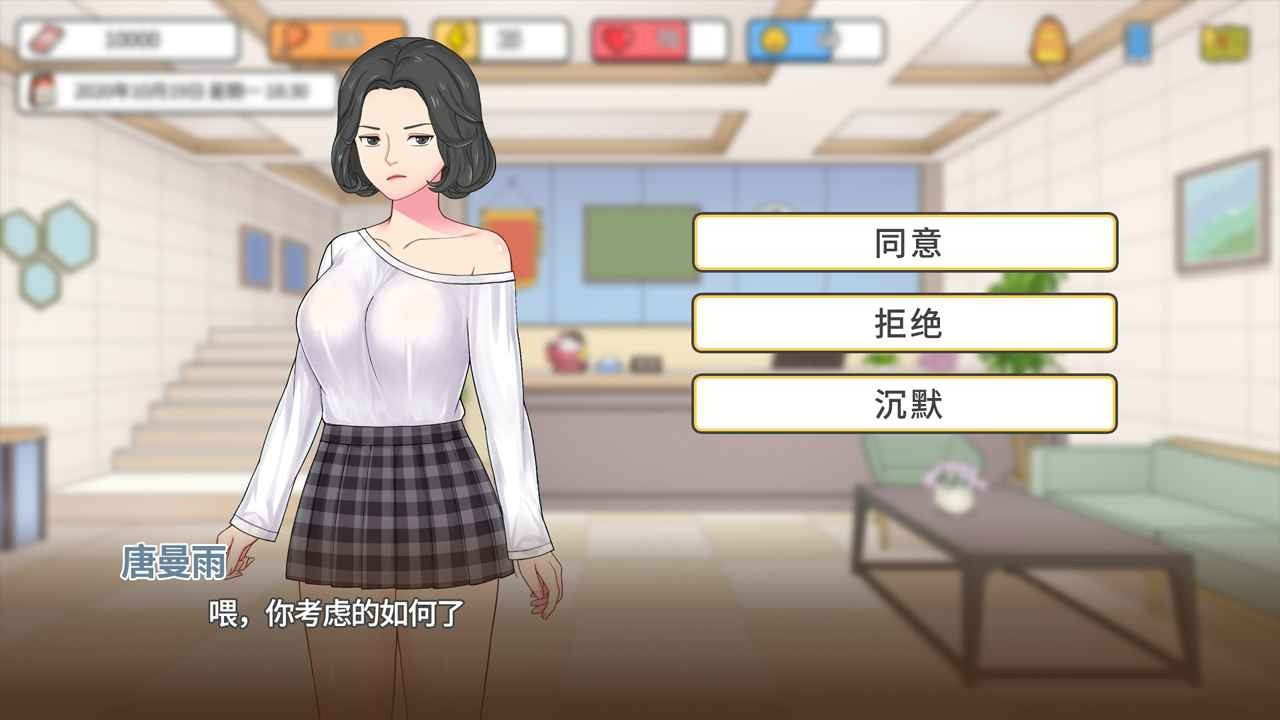Click the orange P stat icon

coord(292,39)
